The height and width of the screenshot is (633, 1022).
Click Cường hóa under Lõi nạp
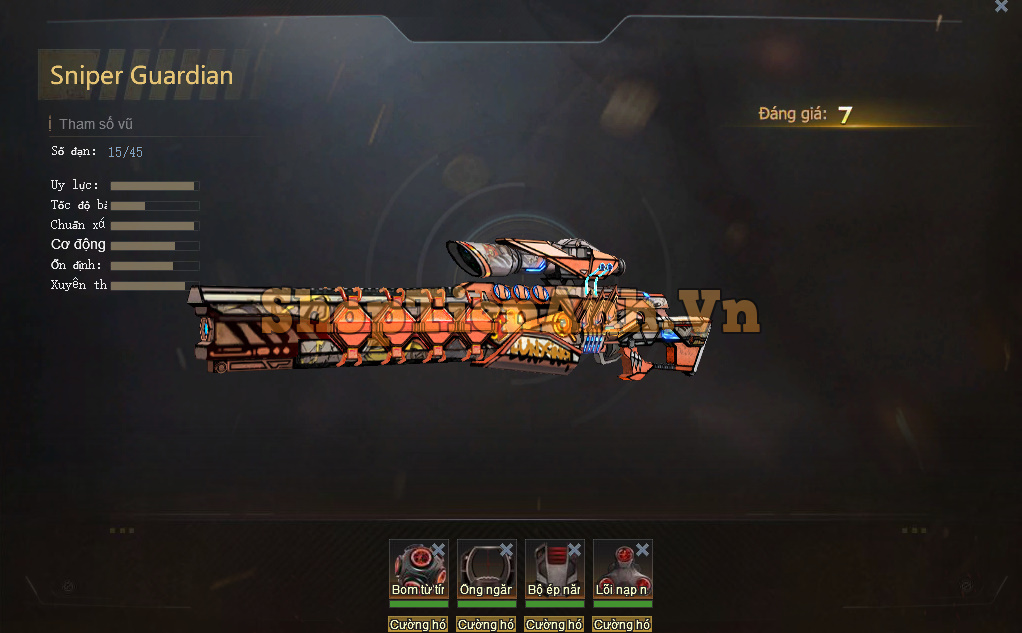pyautogui.click(x=622, y=625)
